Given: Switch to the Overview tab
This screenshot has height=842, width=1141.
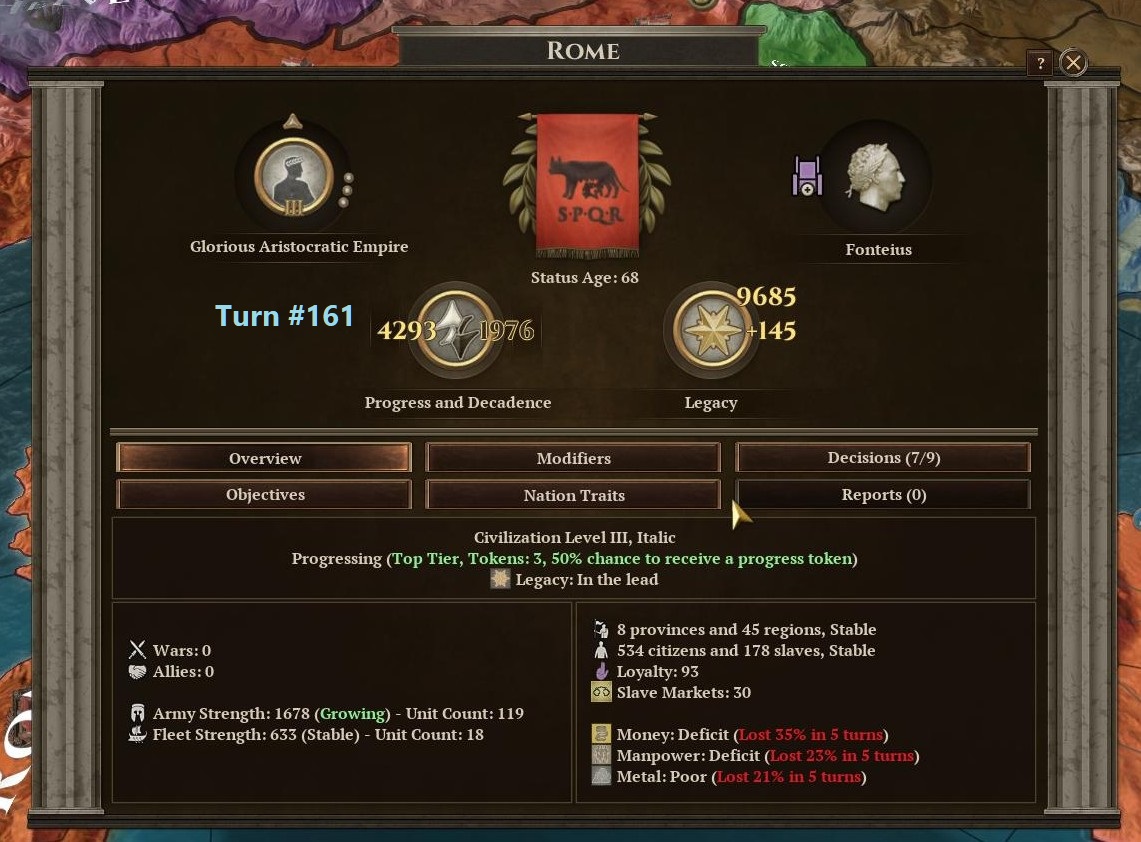Looking at the screenshot, I should pos(264,458).
